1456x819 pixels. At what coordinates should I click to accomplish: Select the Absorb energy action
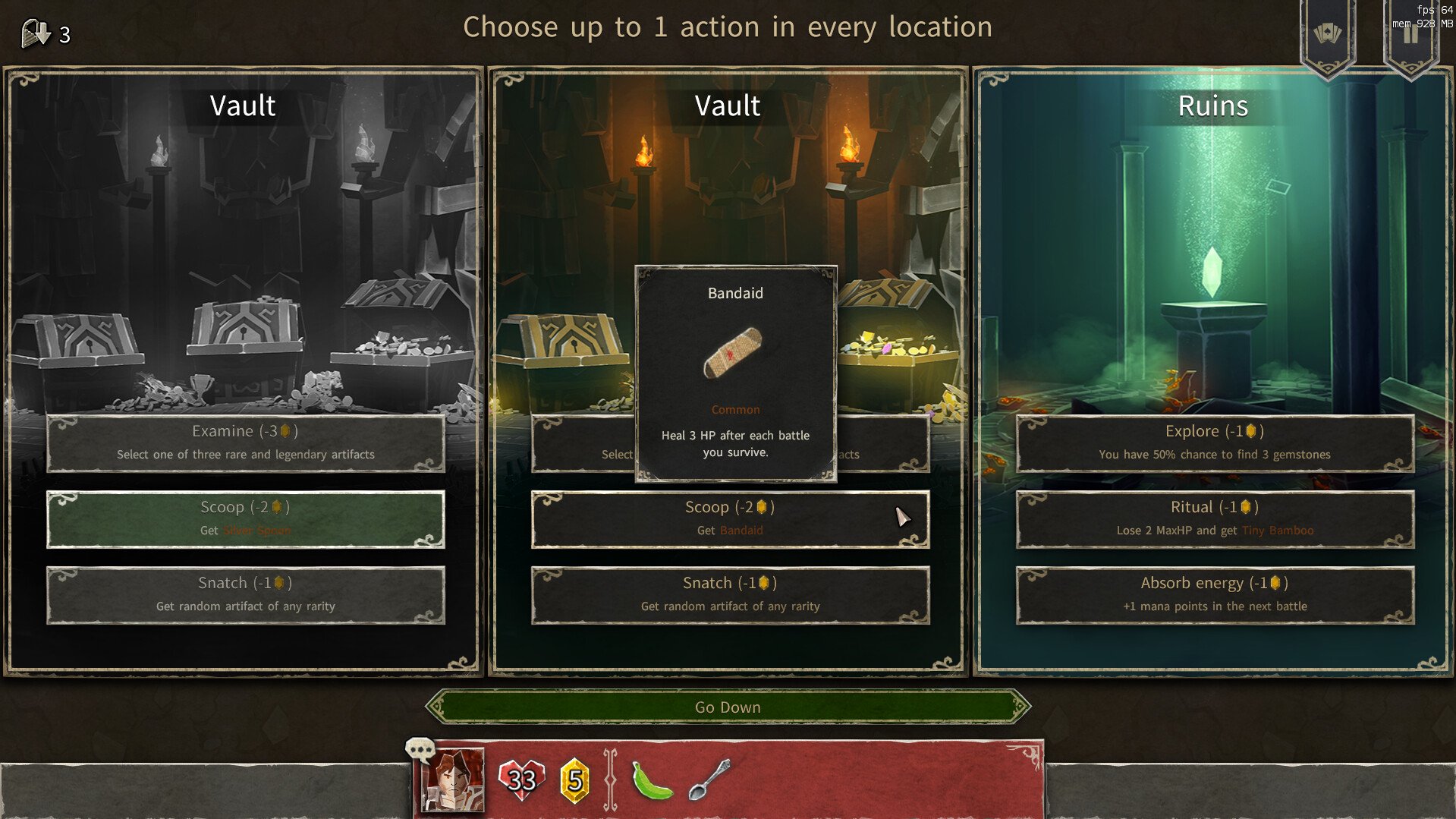pyautogui.click(x=1215, y=595)
